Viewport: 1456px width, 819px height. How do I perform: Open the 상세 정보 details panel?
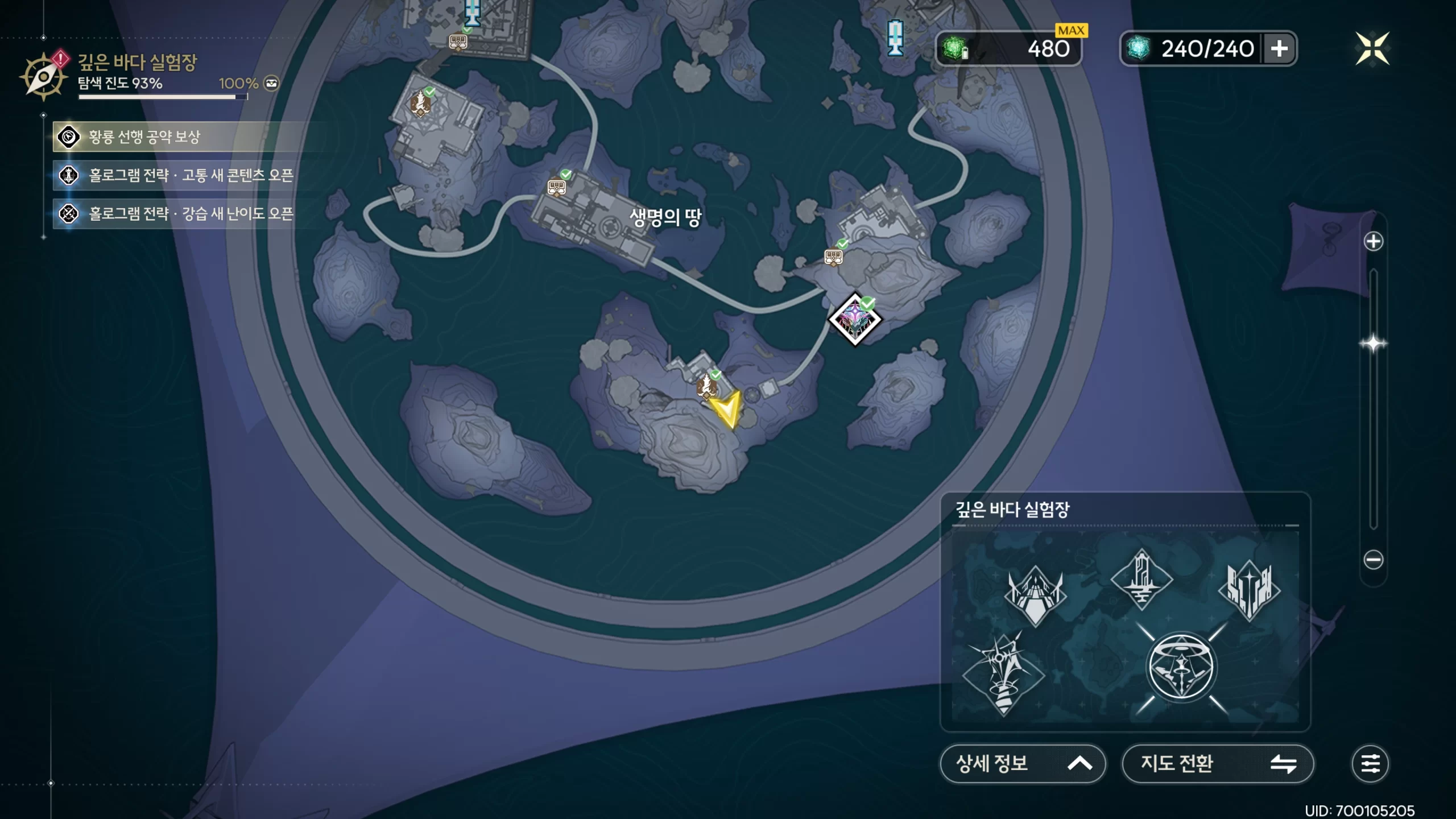[x=1023, y=763]
